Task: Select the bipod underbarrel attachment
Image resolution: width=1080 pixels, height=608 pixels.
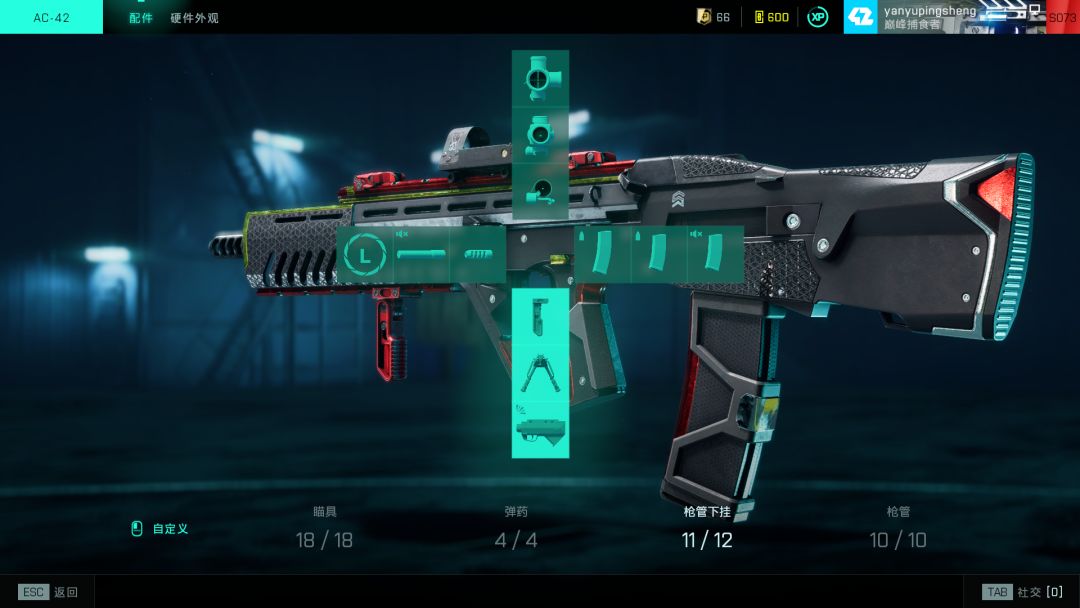Action: [x=540, y=373]
